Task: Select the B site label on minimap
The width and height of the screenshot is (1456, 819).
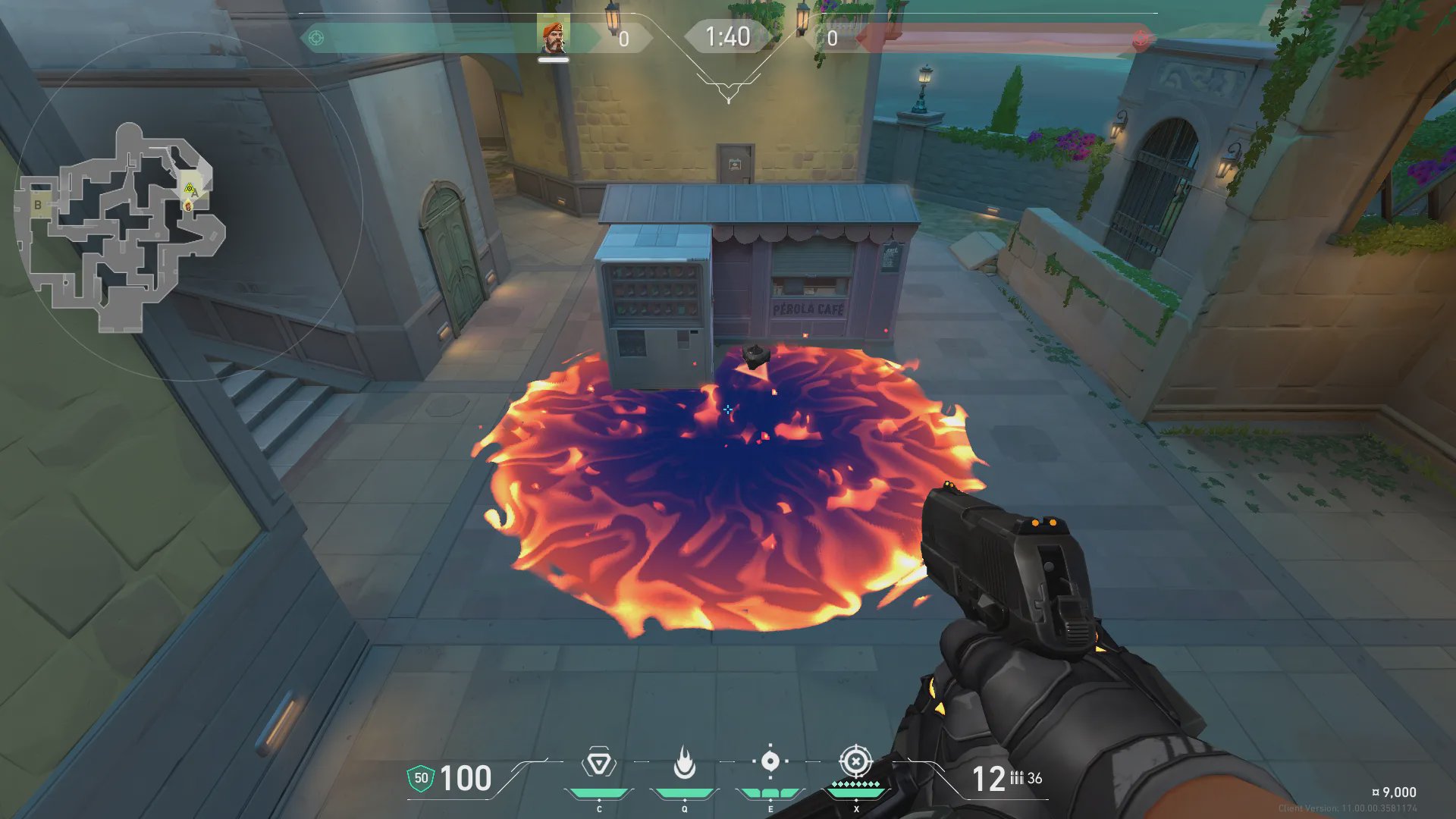Action: point(38,205)
